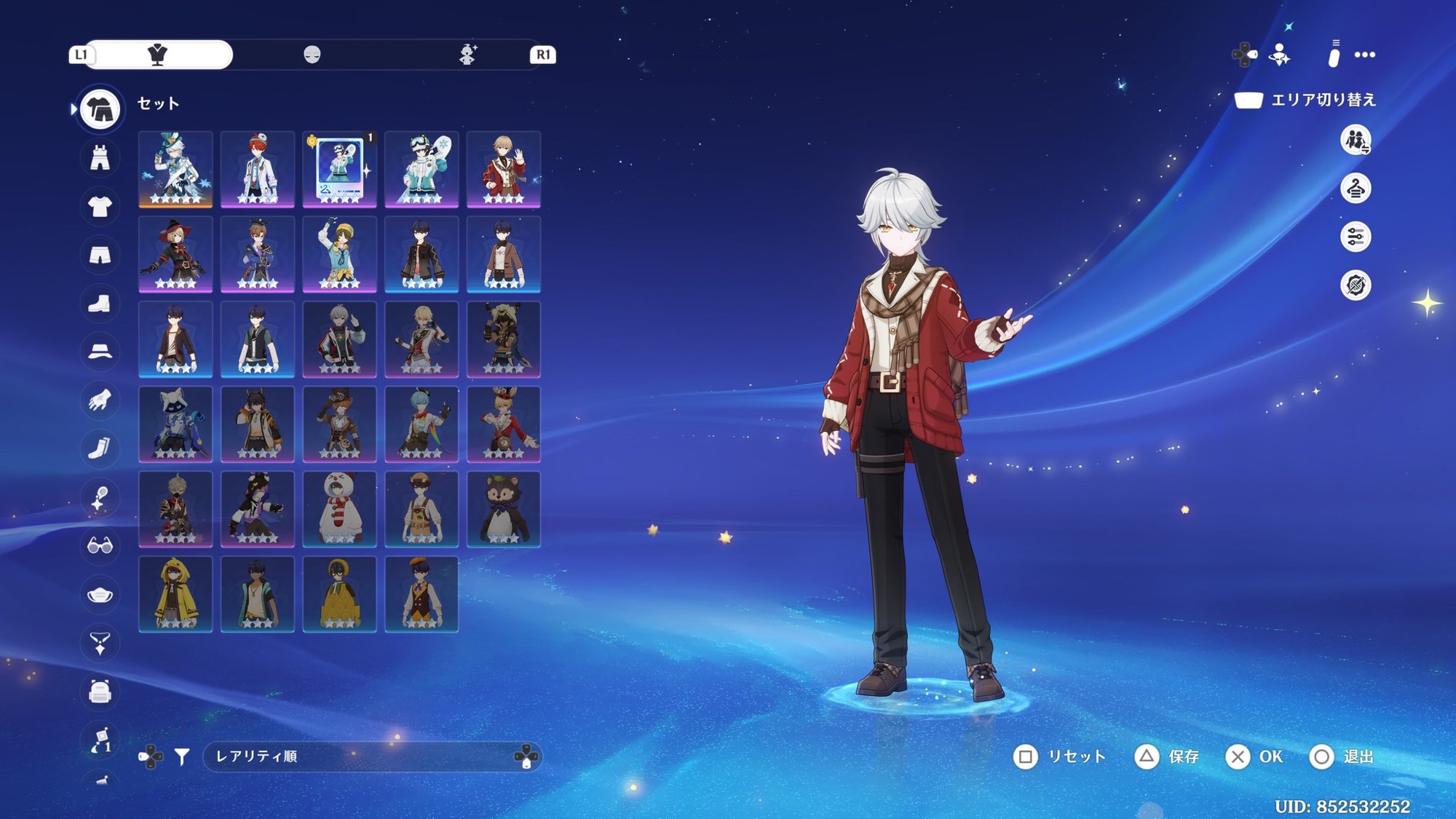Image resolution: width=1456 pixels, height=819 pixels.
Task: Open the eyeglasses accessory category
Action: pyautogui.click(x=100, y=545)
